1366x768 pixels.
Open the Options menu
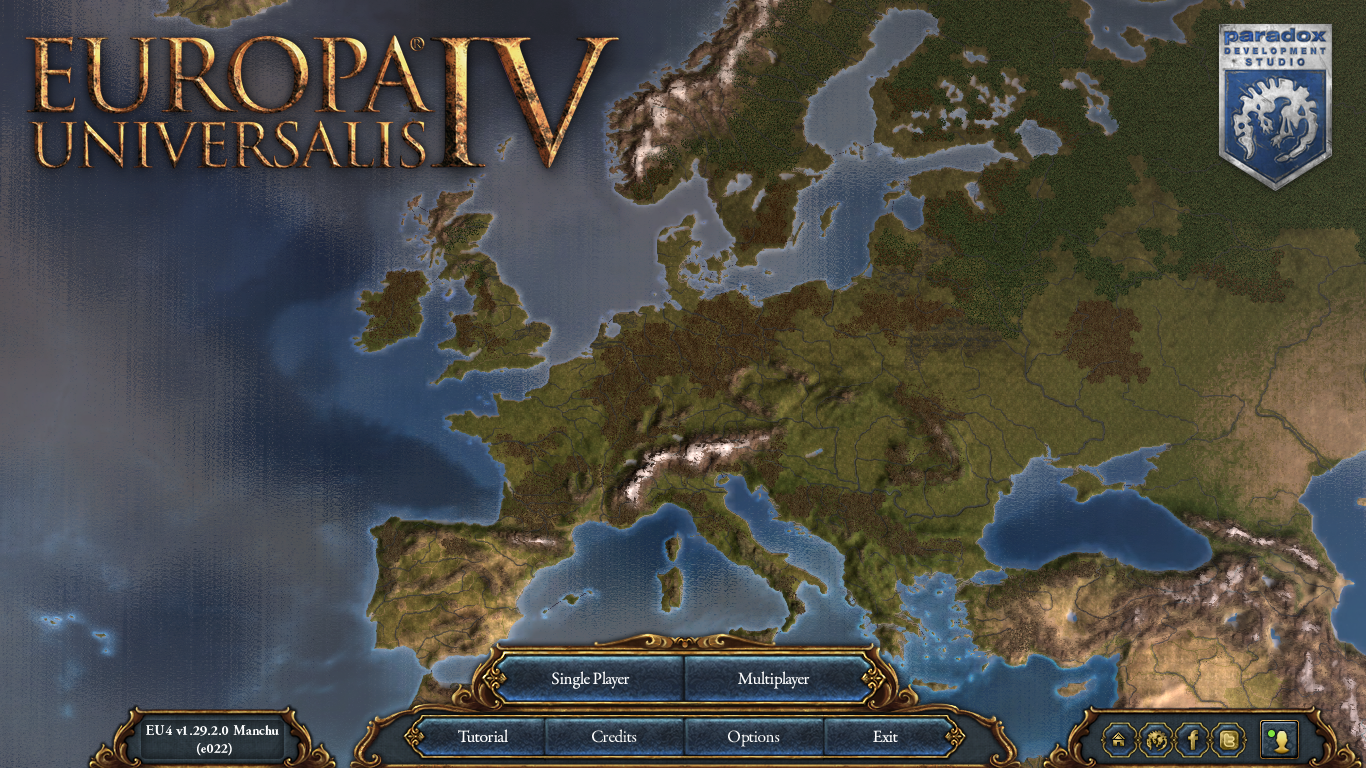(x=754, y=737)
